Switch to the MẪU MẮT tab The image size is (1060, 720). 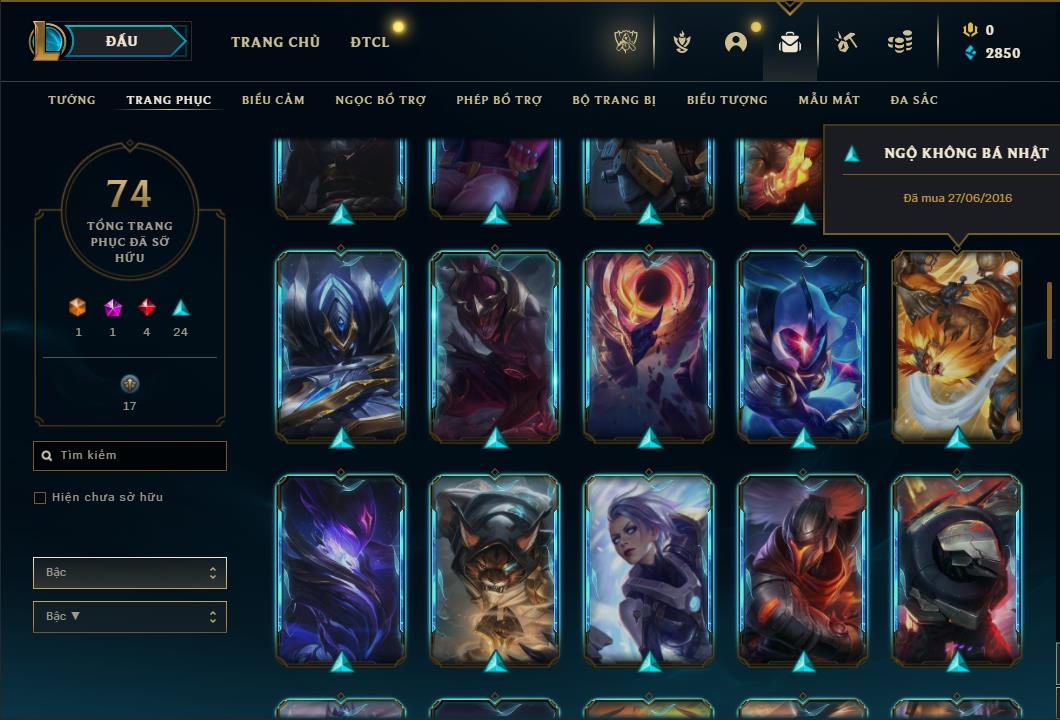(x=829, y=100)
